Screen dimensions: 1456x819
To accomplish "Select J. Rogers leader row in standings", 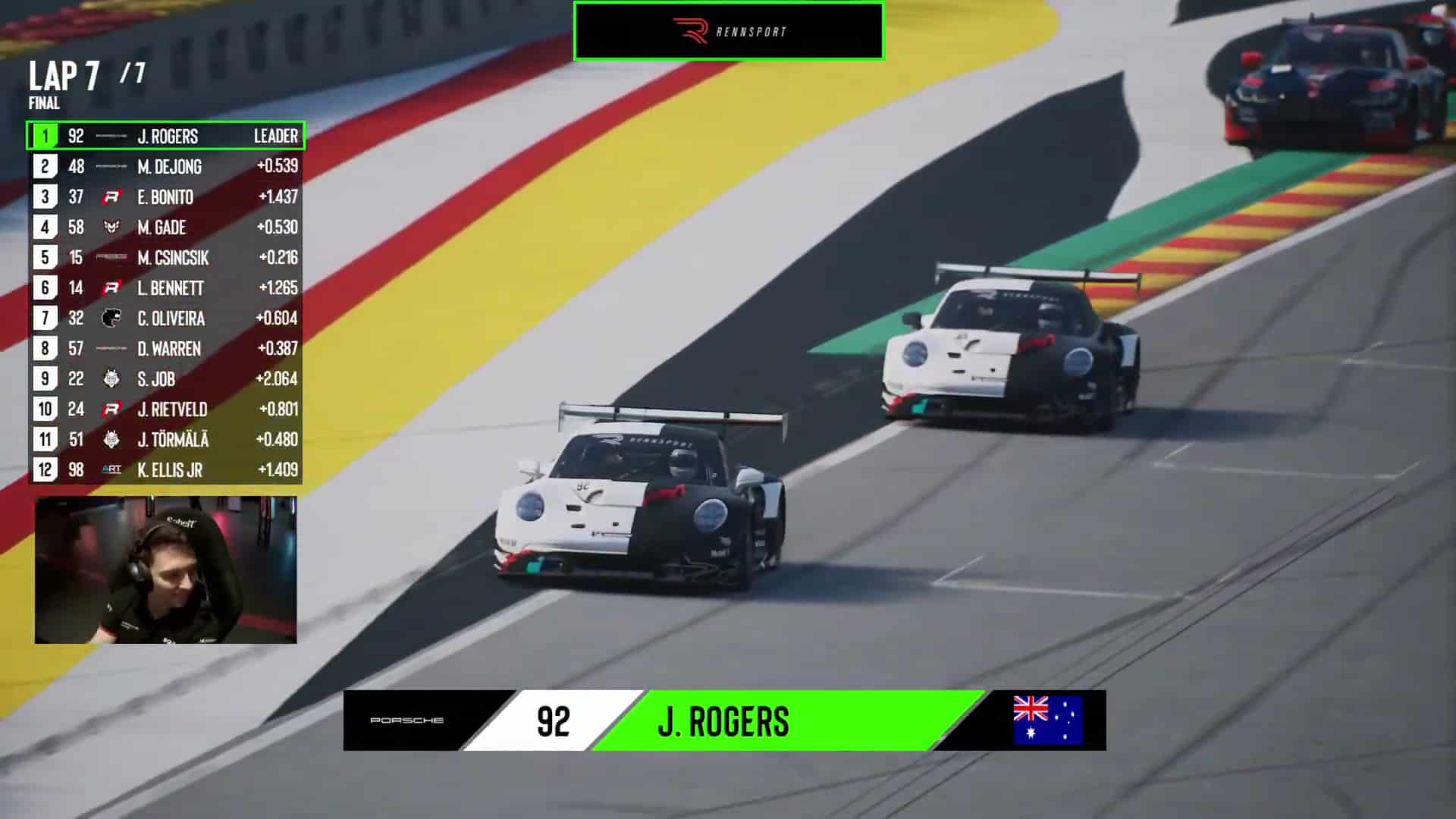I will point(165,136).
